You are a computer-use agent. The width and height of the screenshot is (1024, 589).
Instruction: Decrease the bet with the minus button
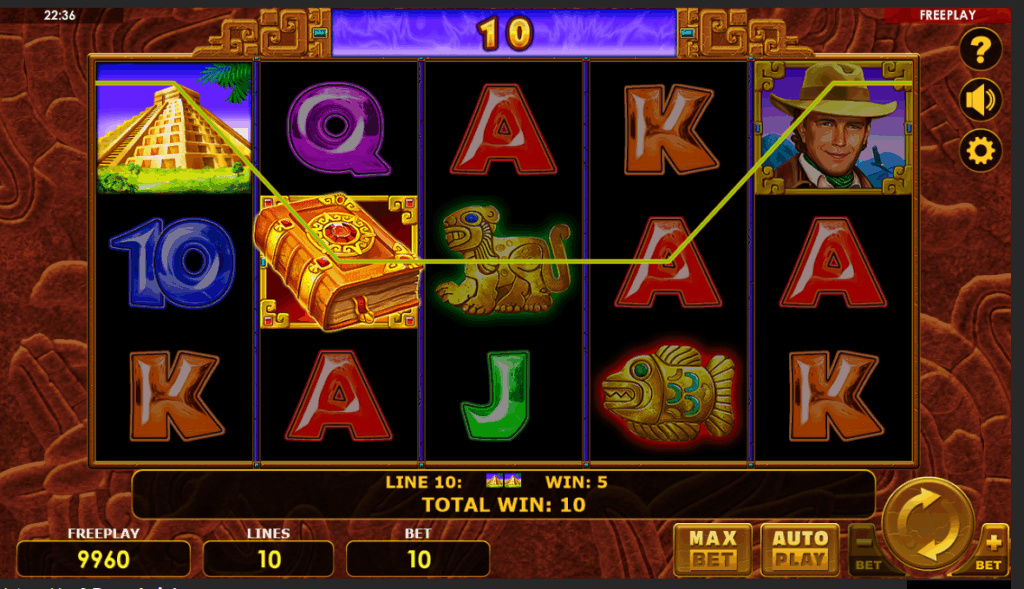pyautogui.click(x=866, y=548)
